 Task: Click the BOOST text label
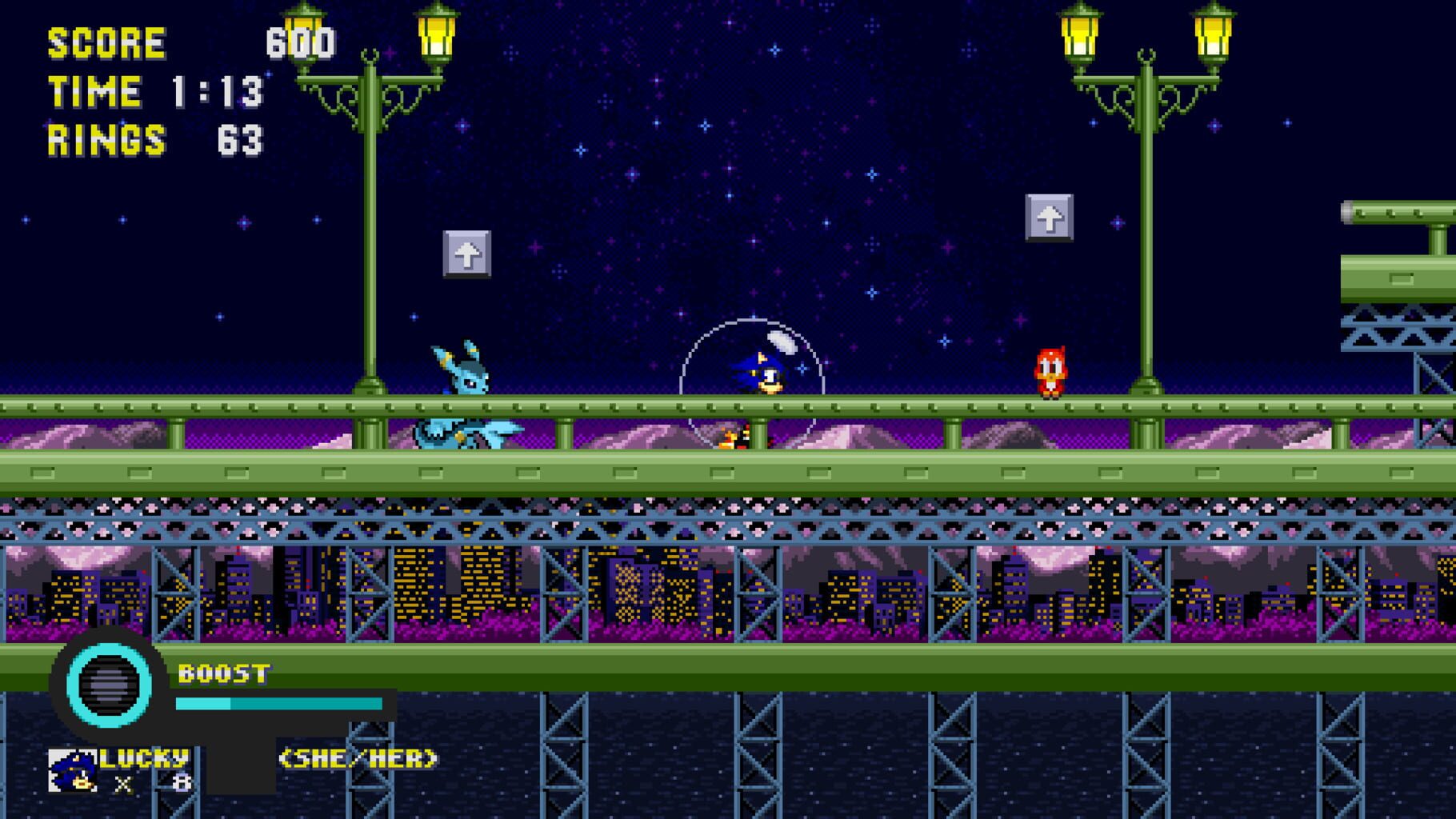pos(224,674)
